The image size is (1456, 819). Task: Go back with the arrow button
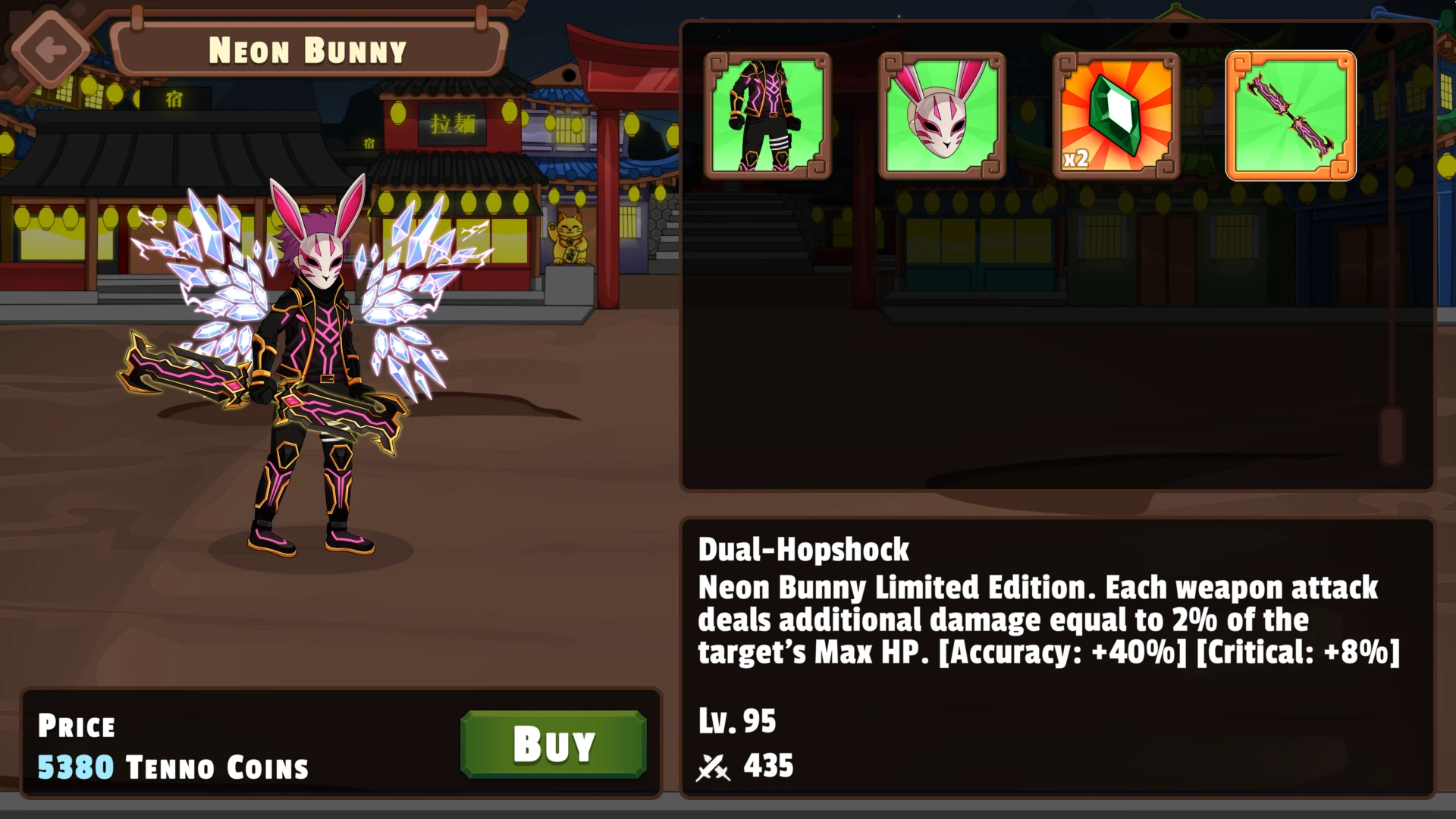[51, 50]
